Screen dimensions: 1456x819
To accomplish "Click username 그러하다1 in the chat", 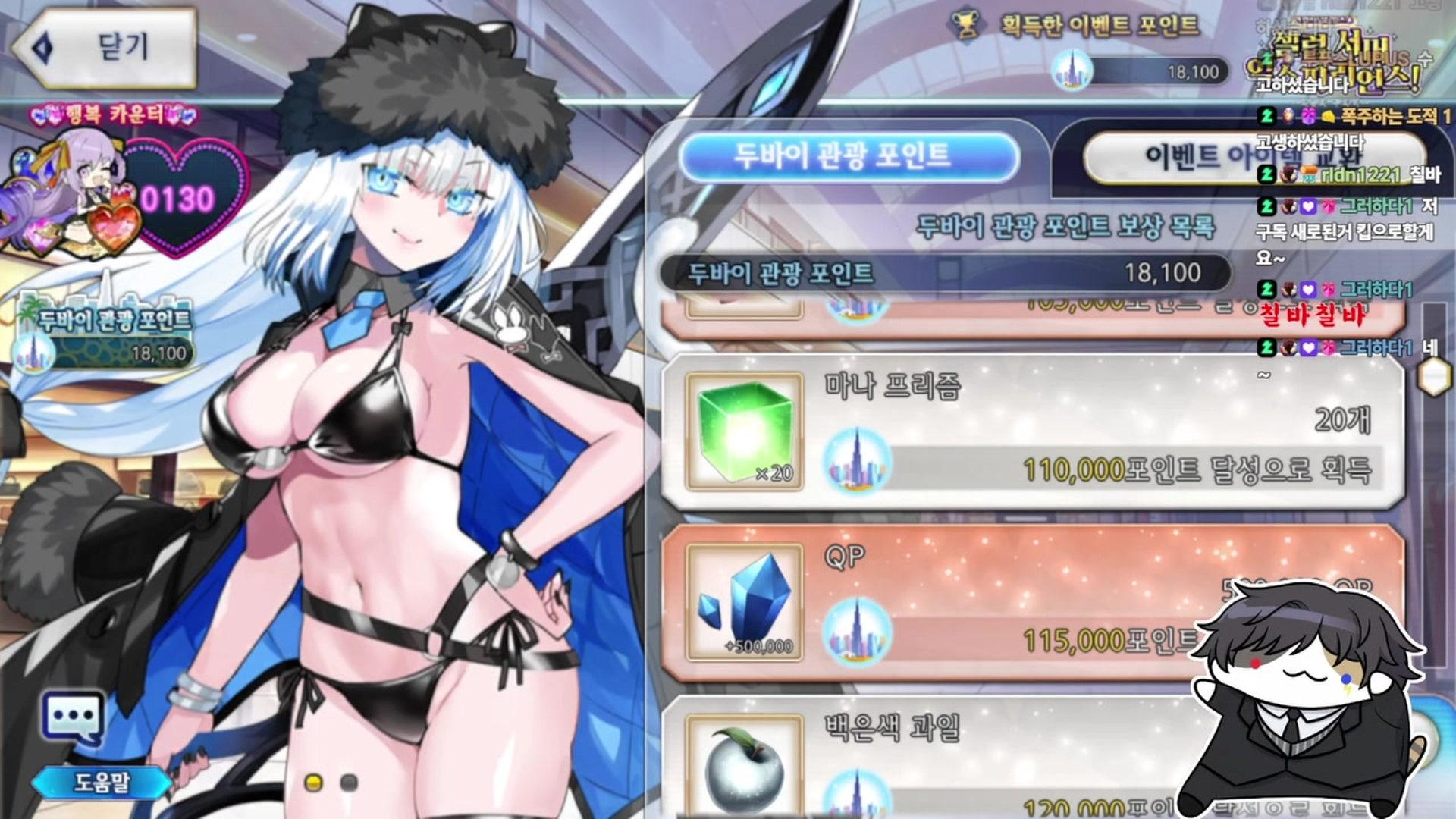I will pos(1373,206).
